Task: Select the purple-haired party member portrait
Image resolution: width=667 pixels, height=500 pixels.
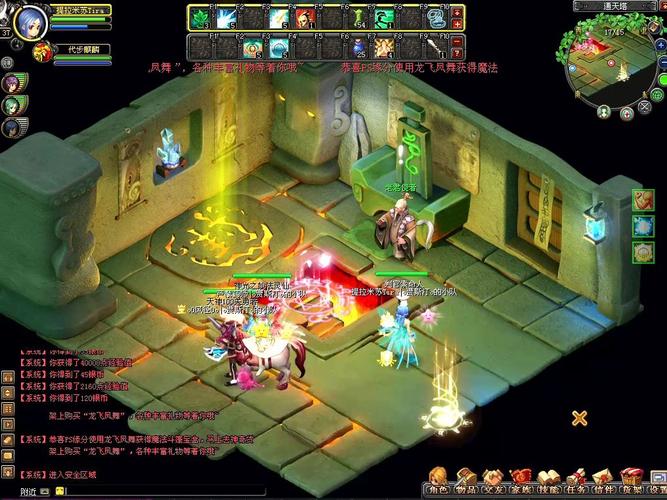Action: [12, 82]
